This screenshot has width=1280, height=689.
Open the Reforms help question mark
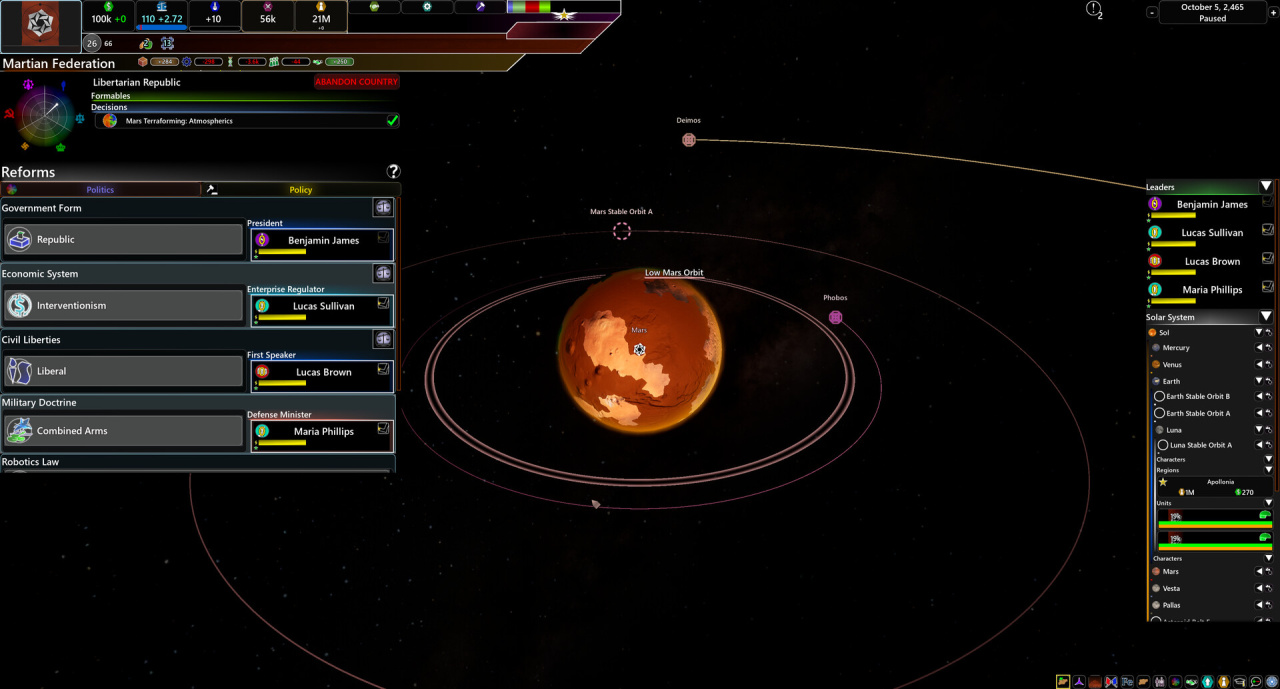pyautogui.click(x=393, y=172)
